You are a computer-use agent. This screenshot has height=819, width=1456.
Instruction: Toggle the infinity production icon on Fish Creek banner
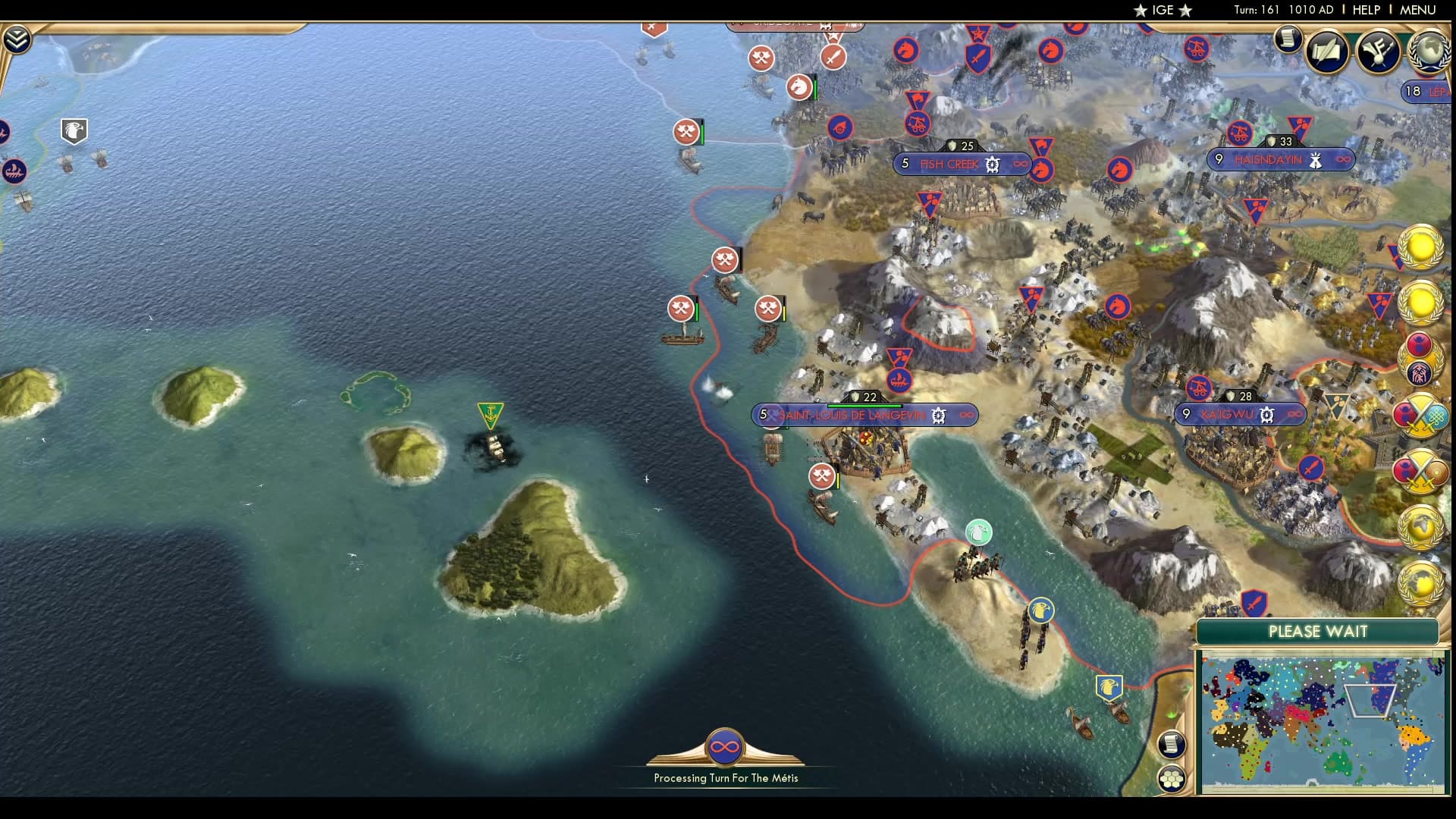point(1020,165)
